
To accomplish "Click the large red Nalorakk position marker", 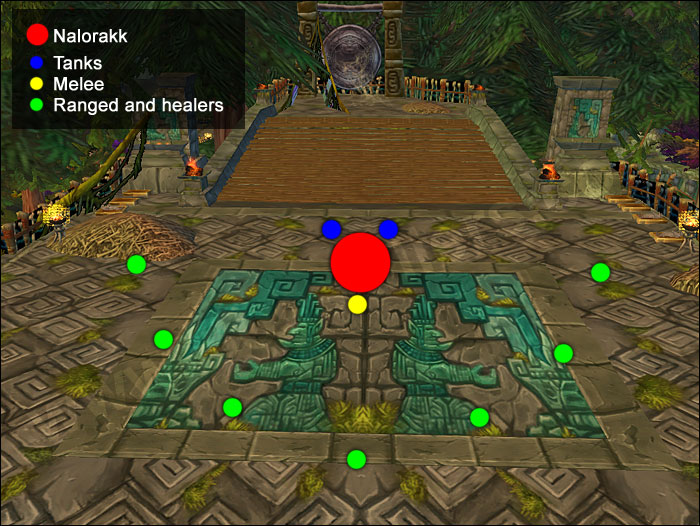I will tap(360, 261).
